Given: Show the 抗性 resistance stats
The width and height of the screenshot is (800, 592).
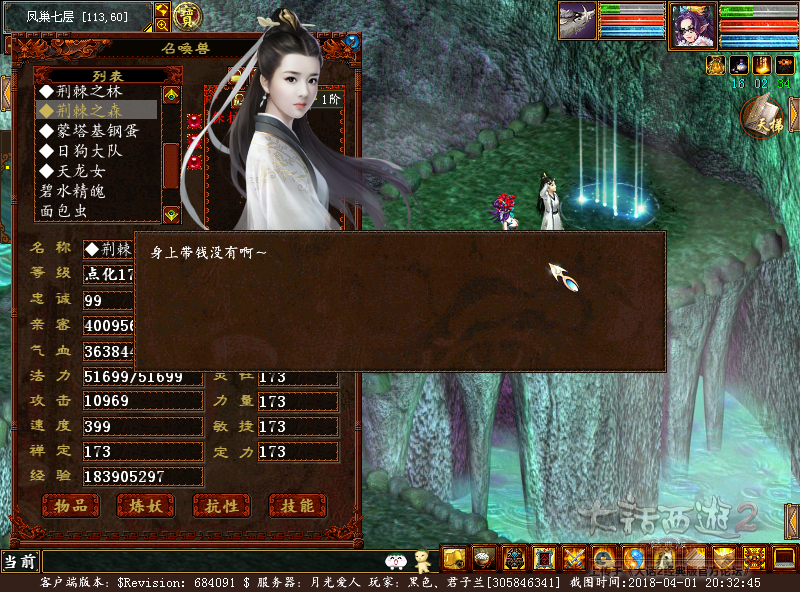Looking at the screenshot, I should pos(221,506).
